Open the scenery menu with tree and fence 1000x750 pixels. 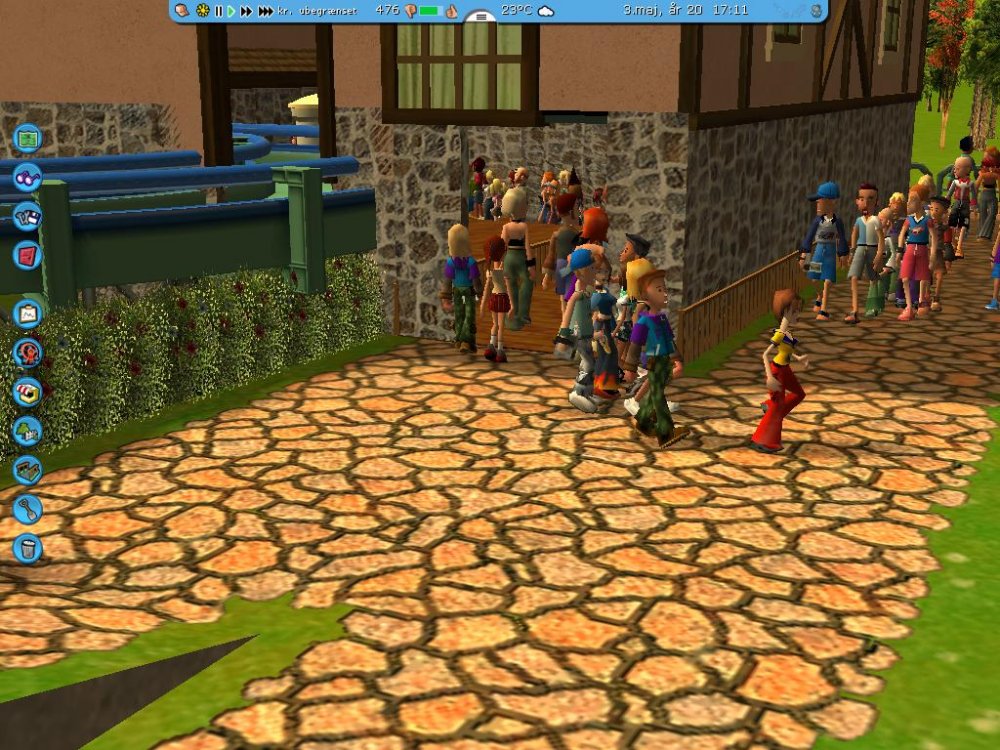coord(27,430)
